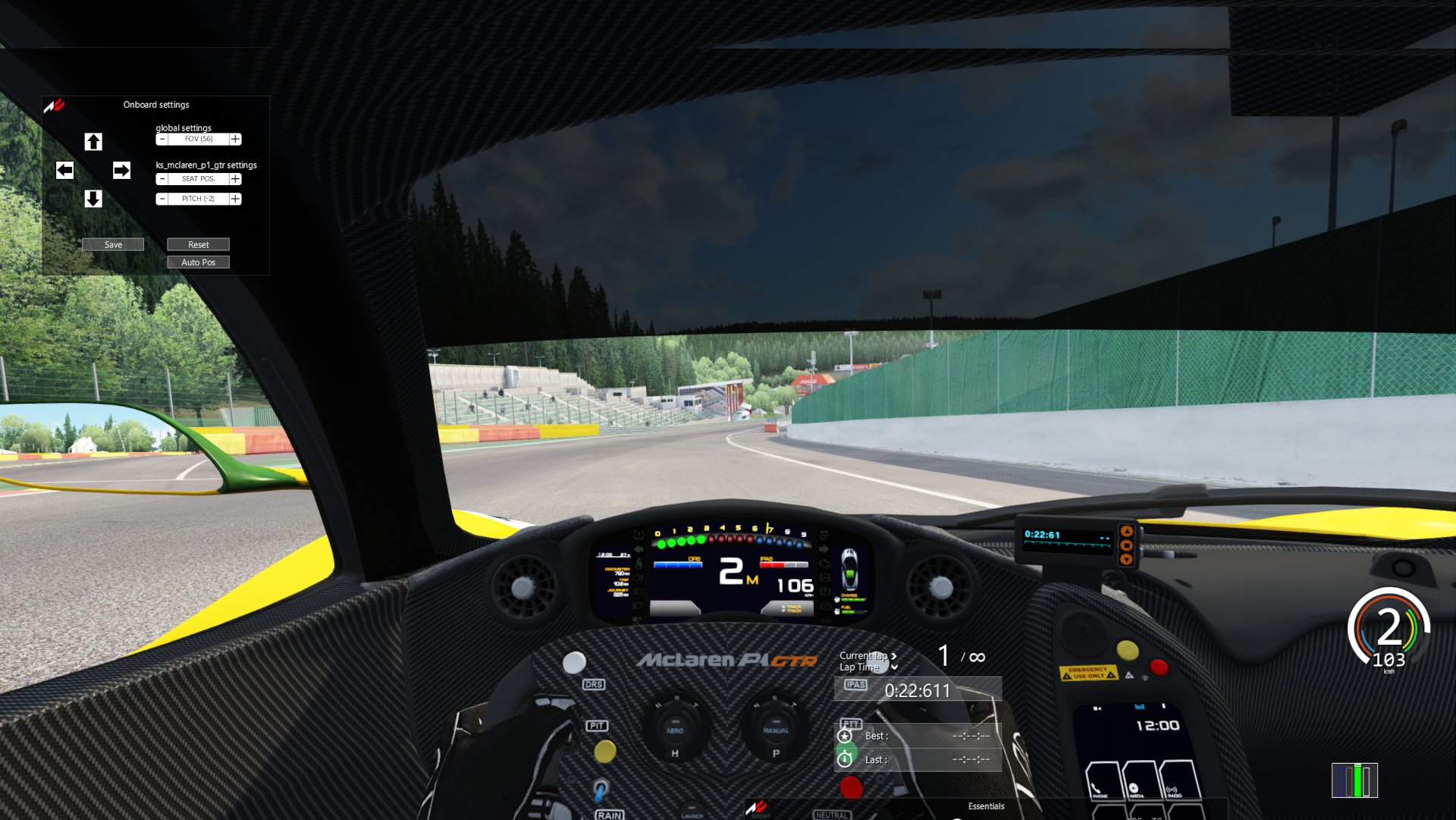Reset the onboard settings
1456x820 pixels.
pyautogui.click(x=198, y=244)
